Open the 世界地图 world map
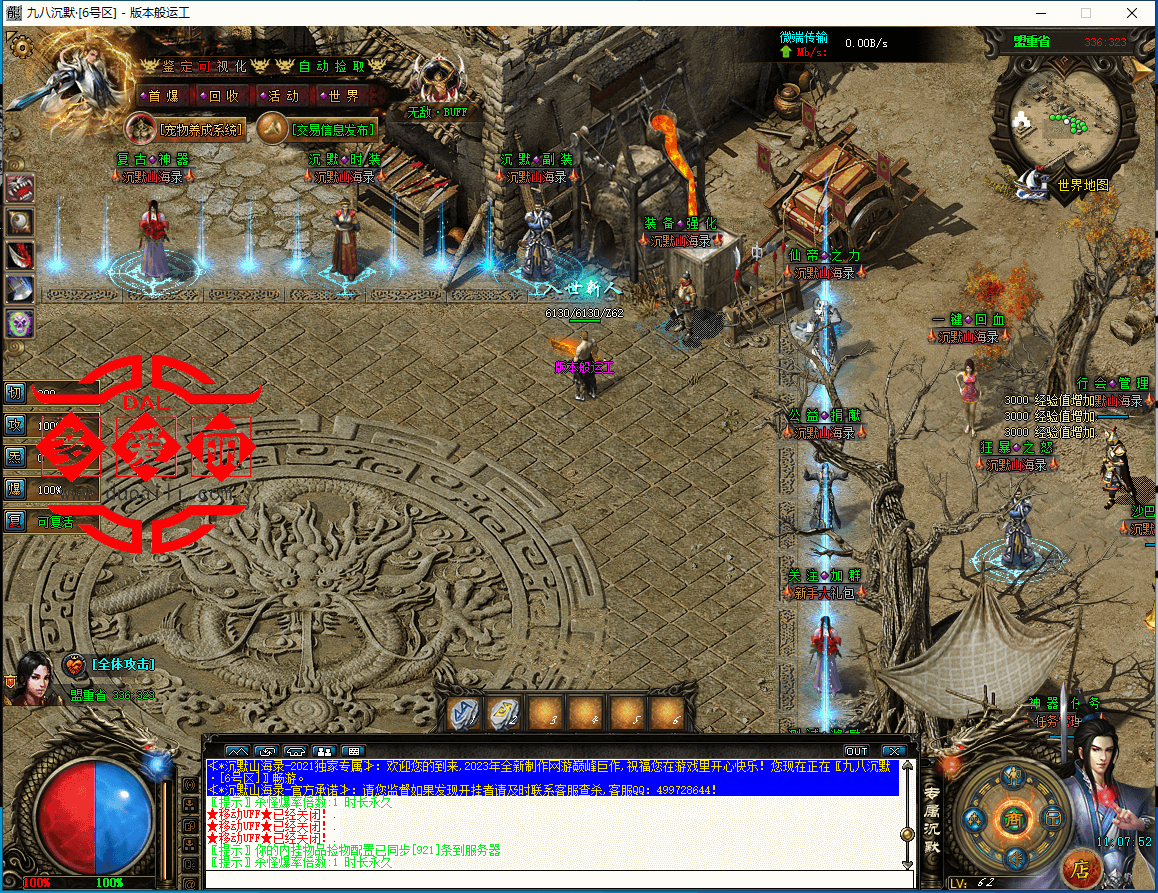 click(x=1082, y=185)
